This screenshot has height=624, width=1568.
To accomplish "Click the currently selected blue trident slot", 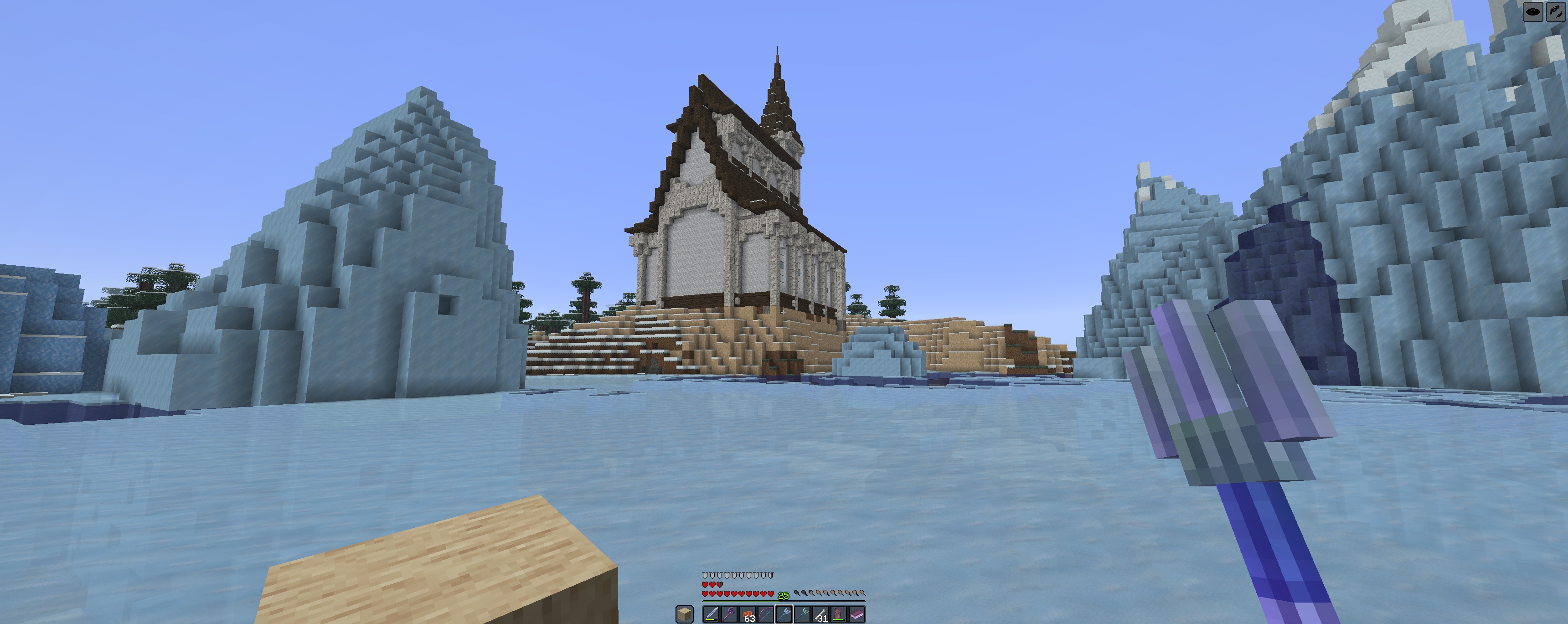I will (785, 616).
